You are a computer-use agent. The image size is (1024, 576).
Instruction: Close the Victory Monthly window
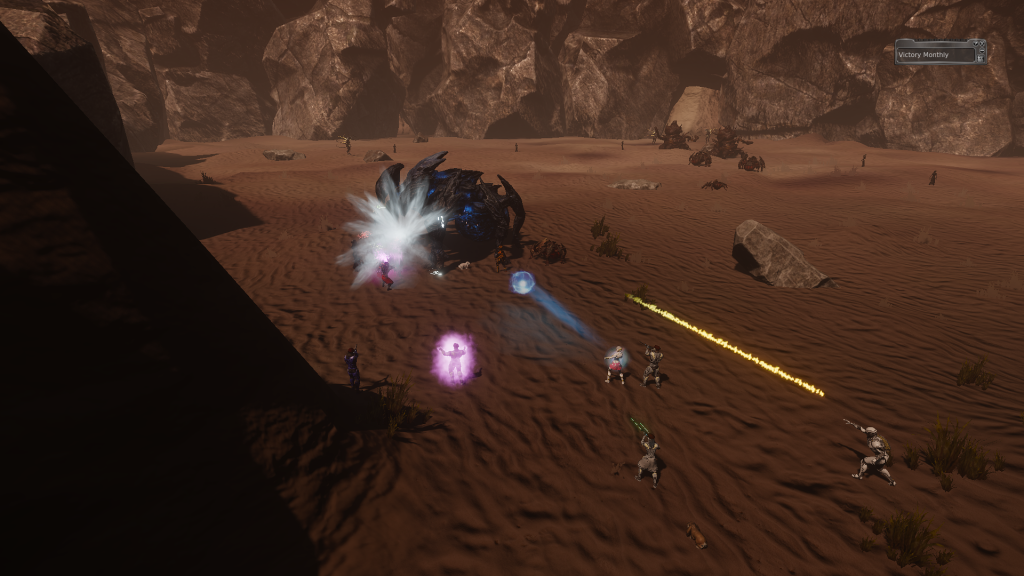point(982,43)
